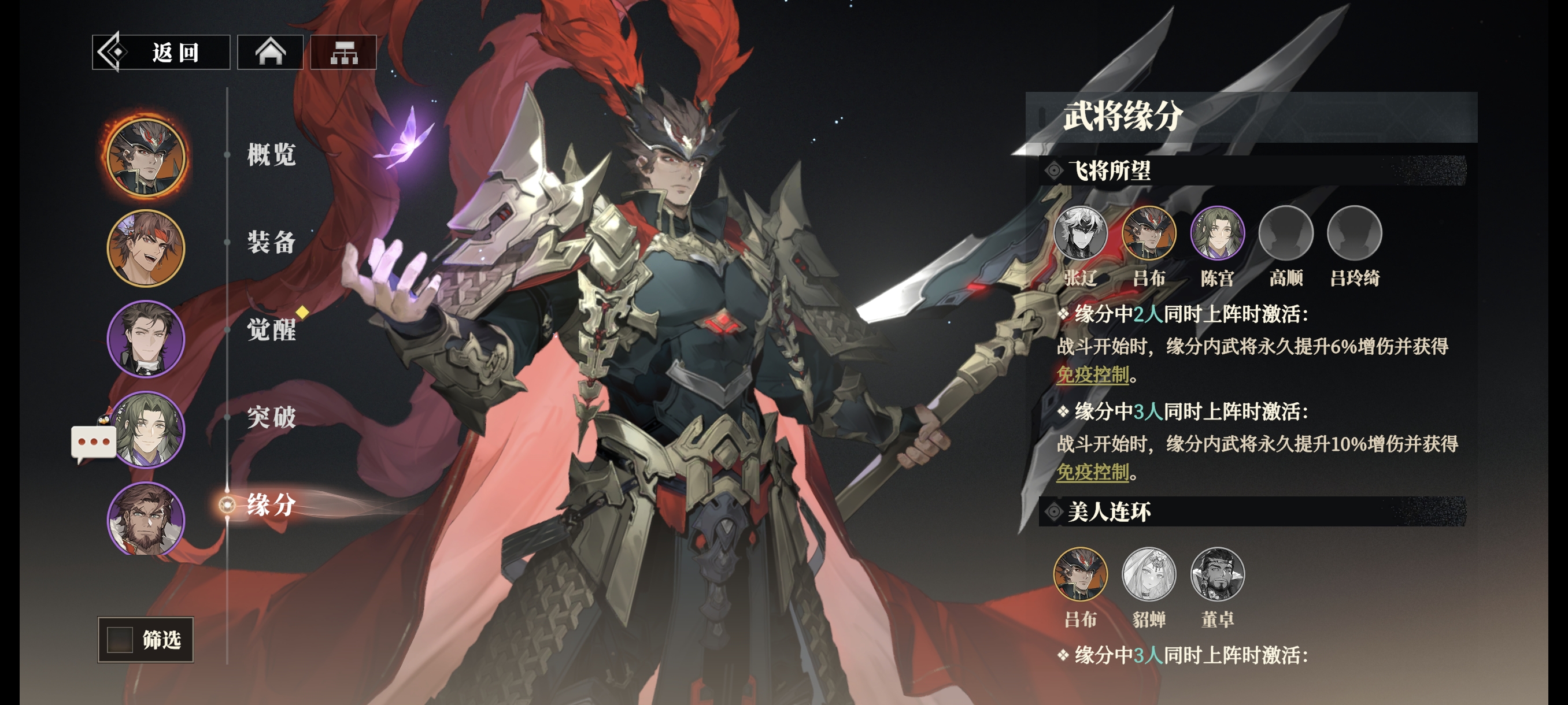View 董卓 in the 美人连环 bond

click(1218, 574)
